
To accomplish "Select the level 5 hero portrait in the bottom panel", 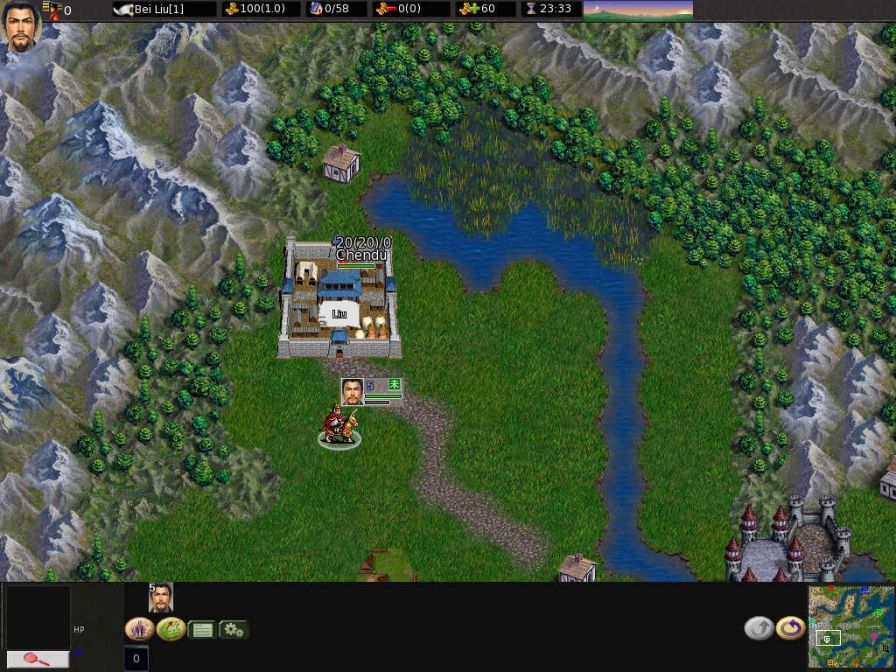I will (160, 597).
